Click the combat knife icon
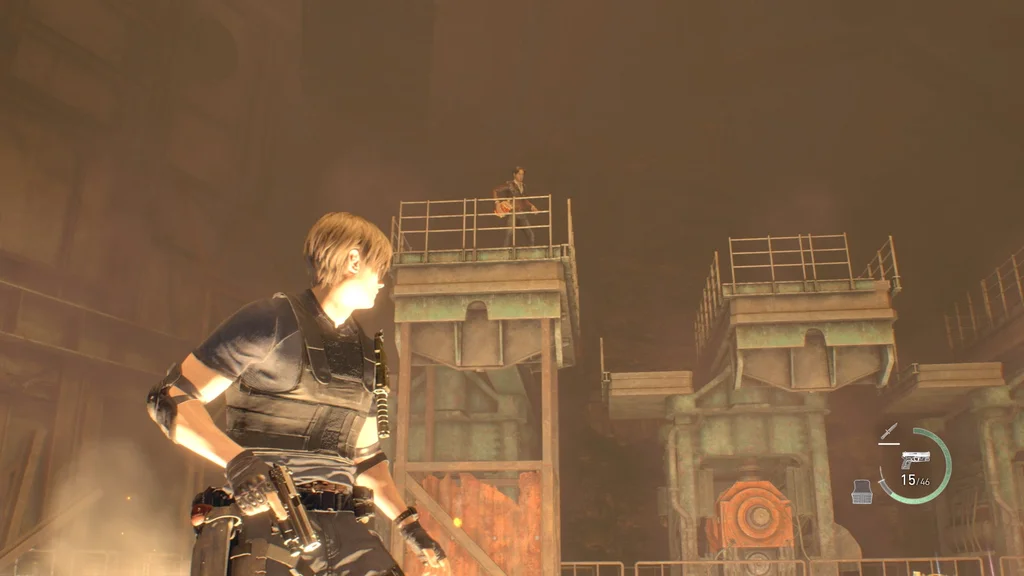This screenshot has height=576, width=1024. [888, 433]
